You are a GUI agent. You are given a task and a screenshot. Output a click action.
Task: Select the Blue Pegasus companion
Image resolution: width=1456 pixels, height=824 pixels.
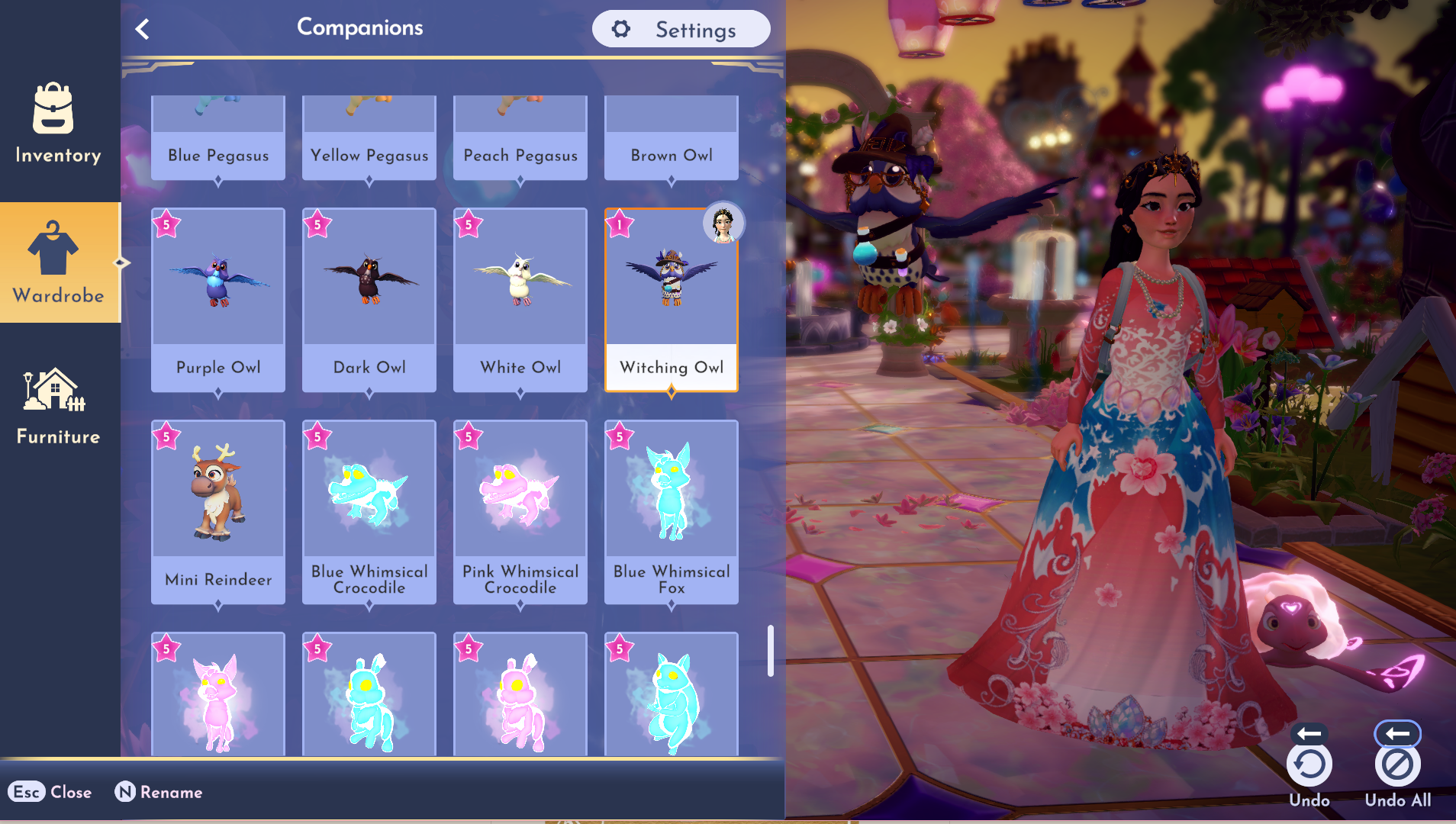click(218, 139)
